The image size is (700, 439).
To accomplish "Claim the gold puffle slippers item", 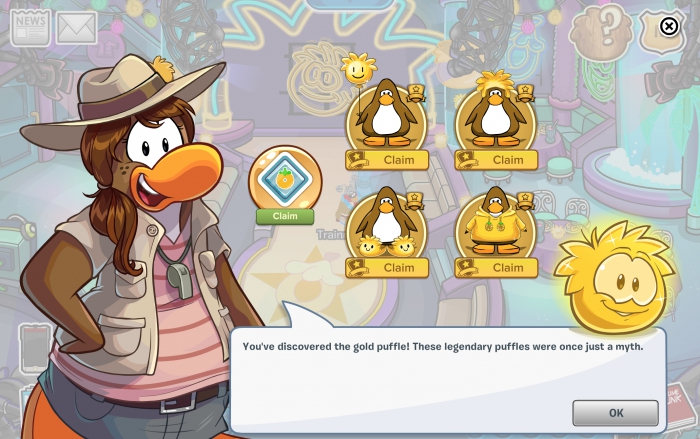I will (x=398, y=268).
